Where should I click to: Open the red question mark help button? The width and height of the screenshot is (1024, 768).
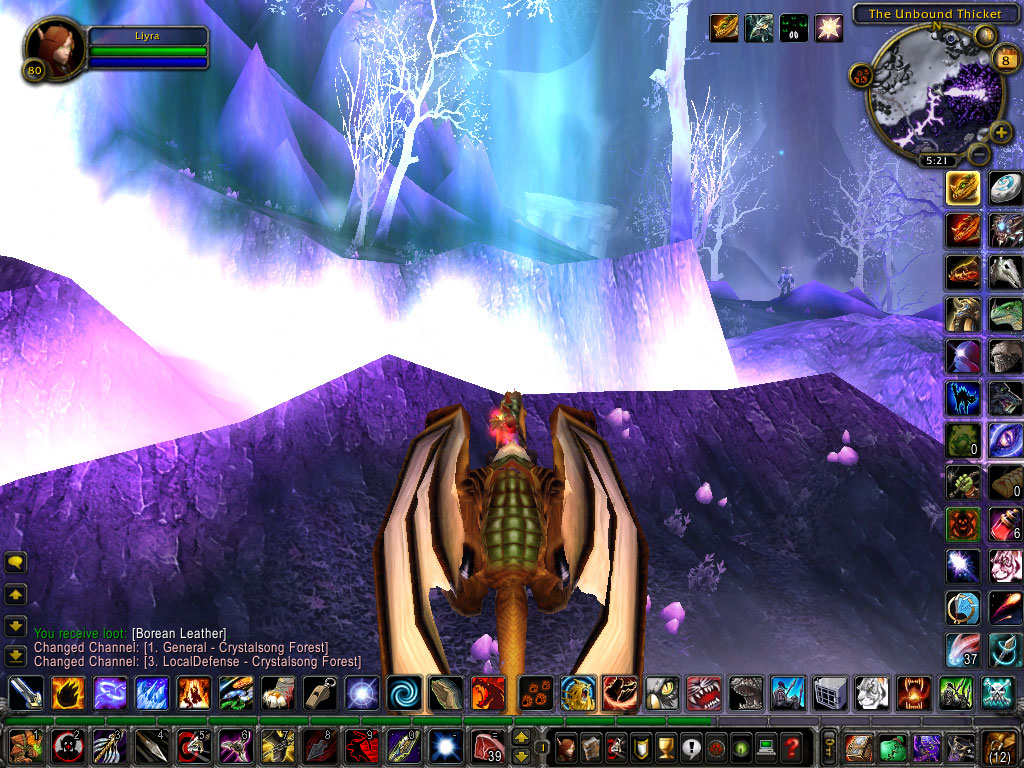791,747
